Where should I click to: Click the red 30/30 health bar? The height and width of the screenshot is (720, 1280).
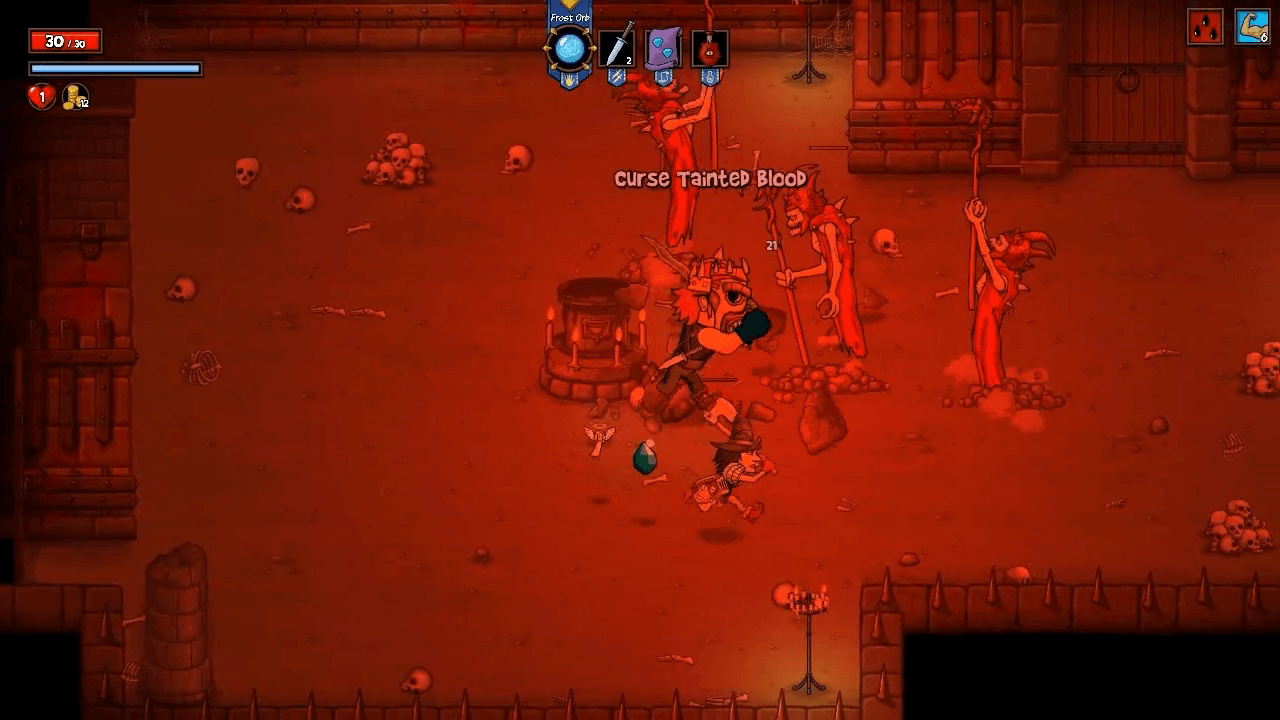65,42
